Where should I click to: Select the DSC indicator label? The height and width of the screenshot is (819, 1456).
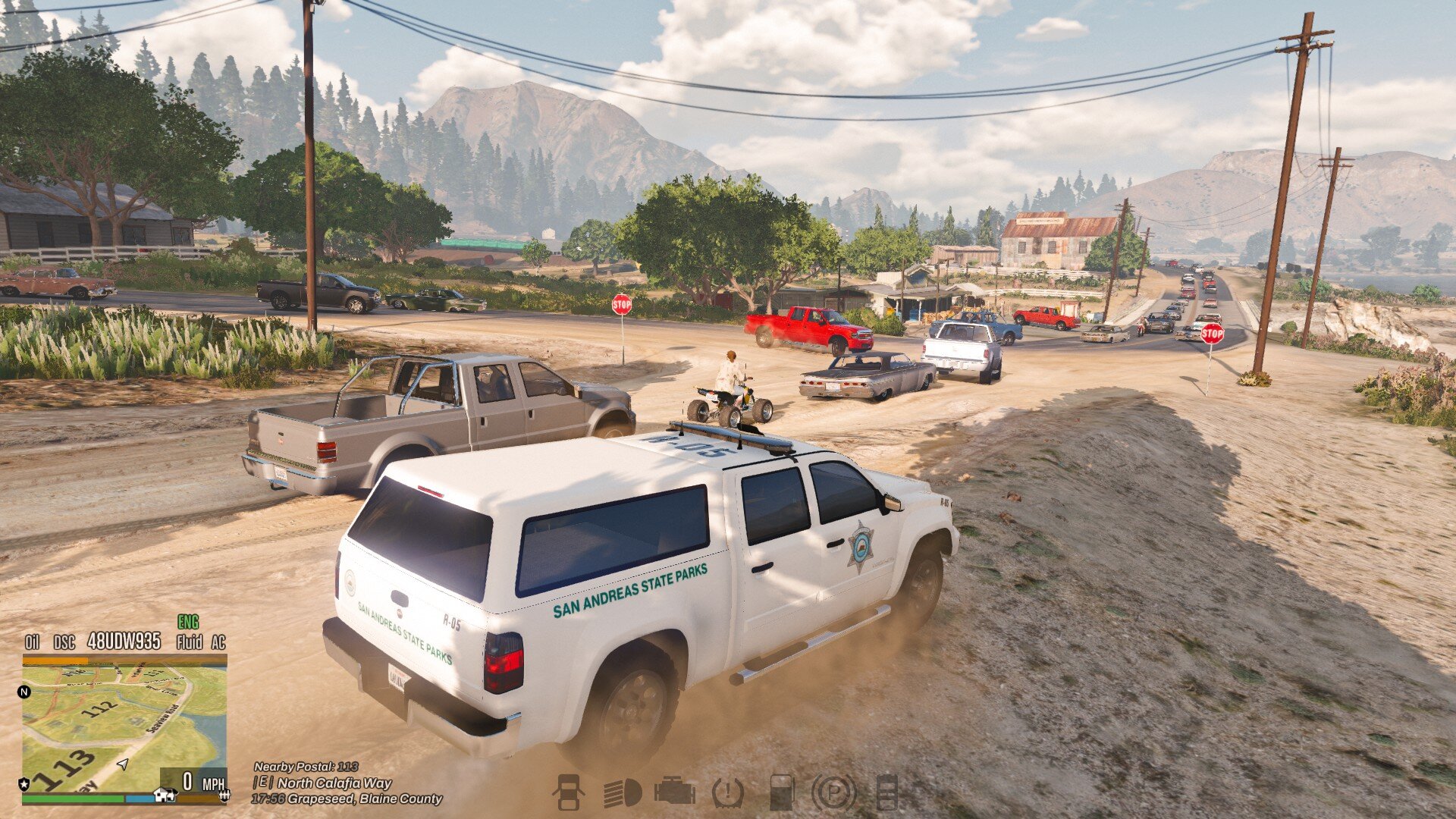pos(64,642)
